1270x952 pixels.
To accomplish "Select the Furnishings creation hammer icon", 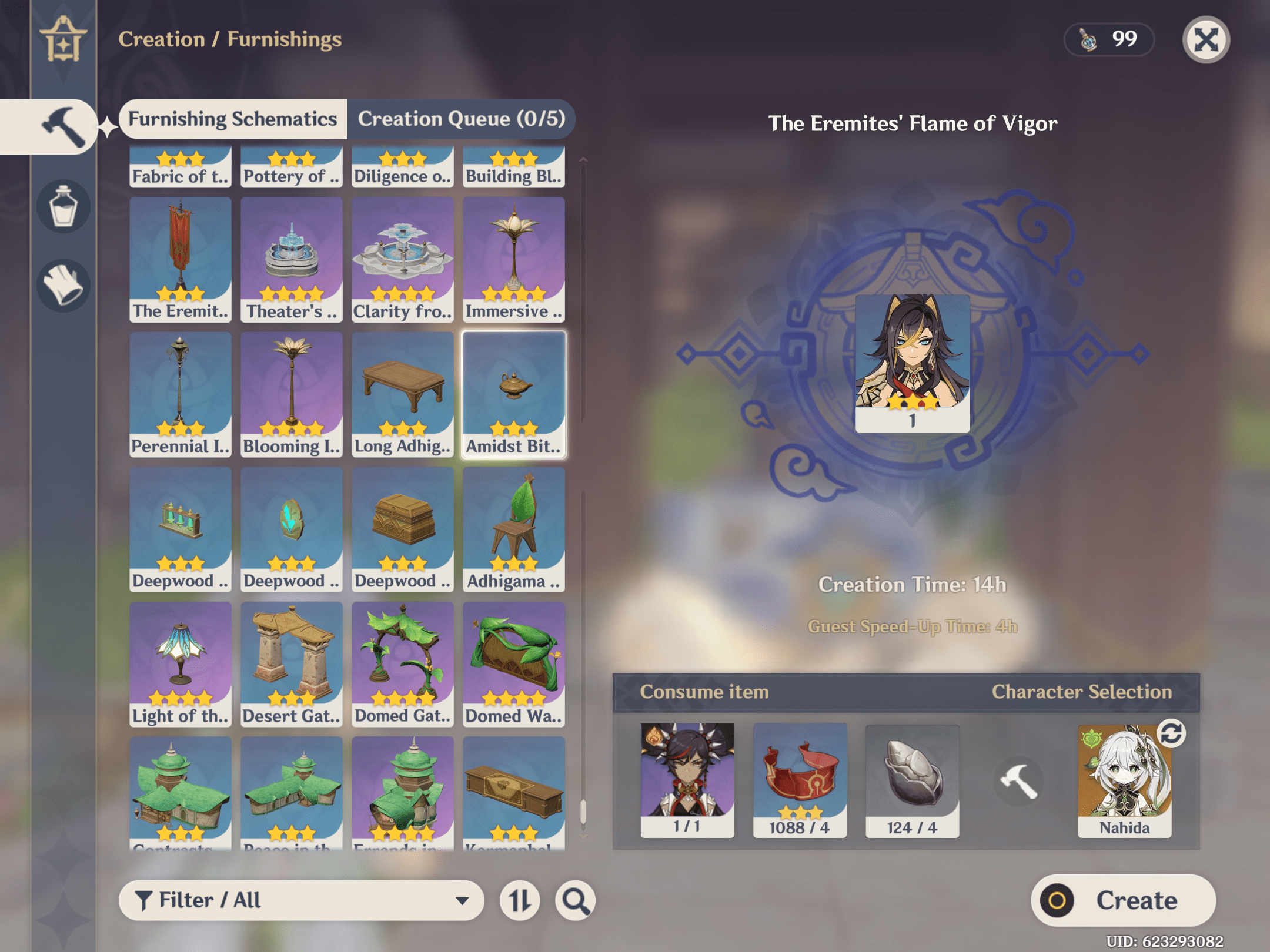I will pyautogui.click(x=62, y=126).
